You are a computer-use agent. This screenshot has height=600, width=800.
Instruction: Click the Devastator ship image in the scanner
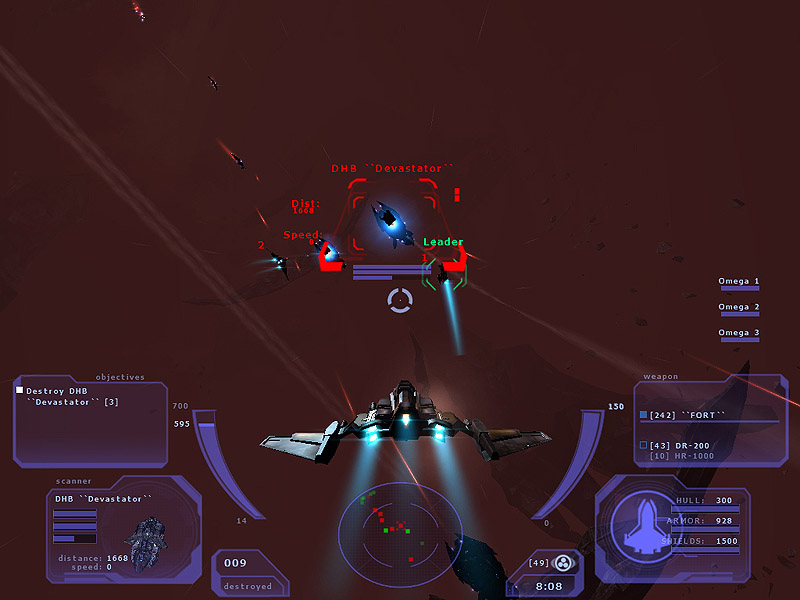click(147, 530)
